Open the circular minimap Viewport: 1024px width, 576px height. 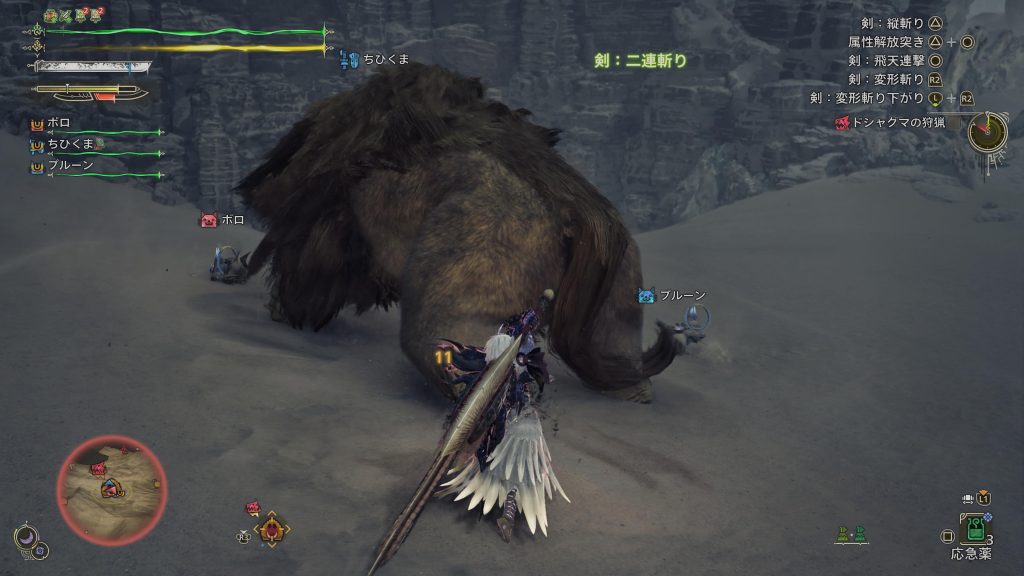click(x=111, y=489)
